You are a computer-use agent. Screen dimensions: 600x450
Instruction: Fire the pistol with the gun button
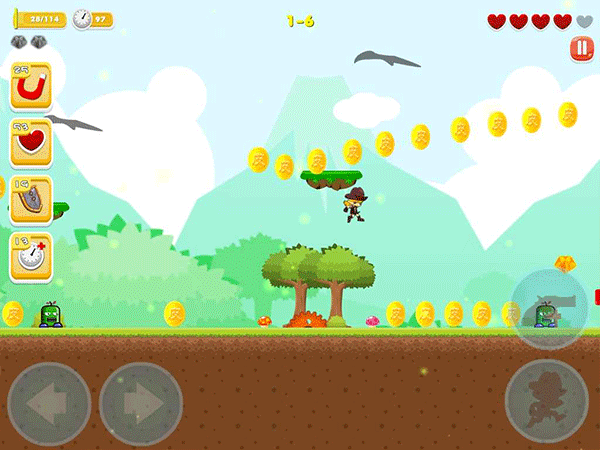(x=550, y=307)
